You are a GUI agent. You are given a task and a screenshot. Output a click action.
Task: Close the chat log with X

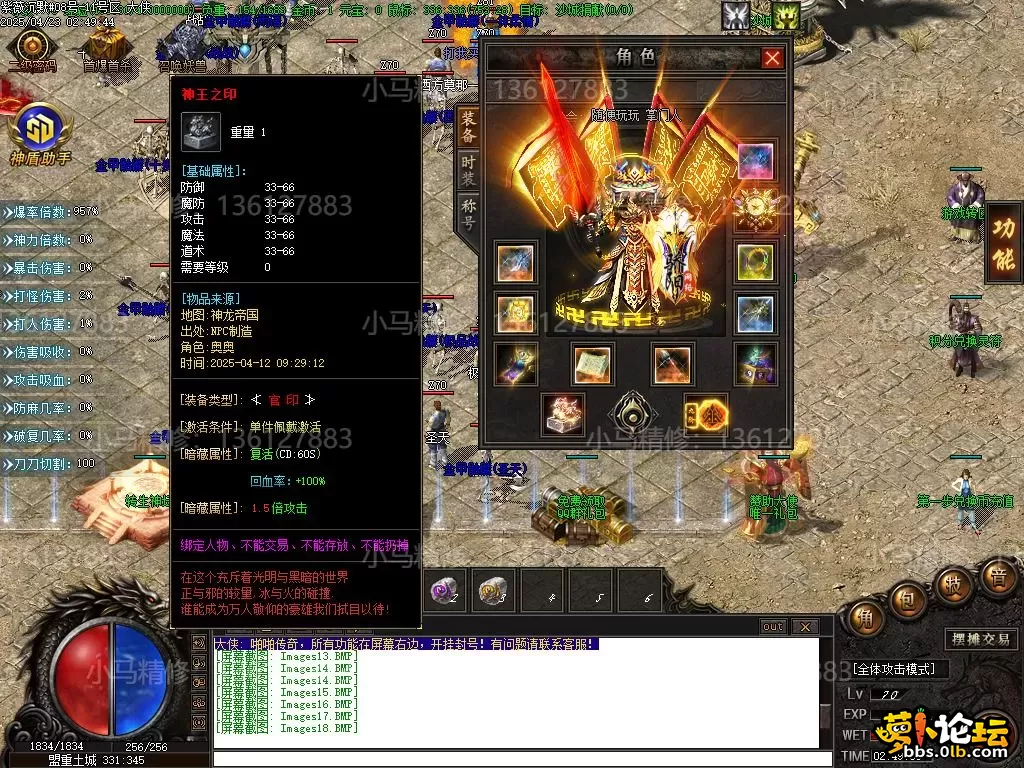coord(804,627)
